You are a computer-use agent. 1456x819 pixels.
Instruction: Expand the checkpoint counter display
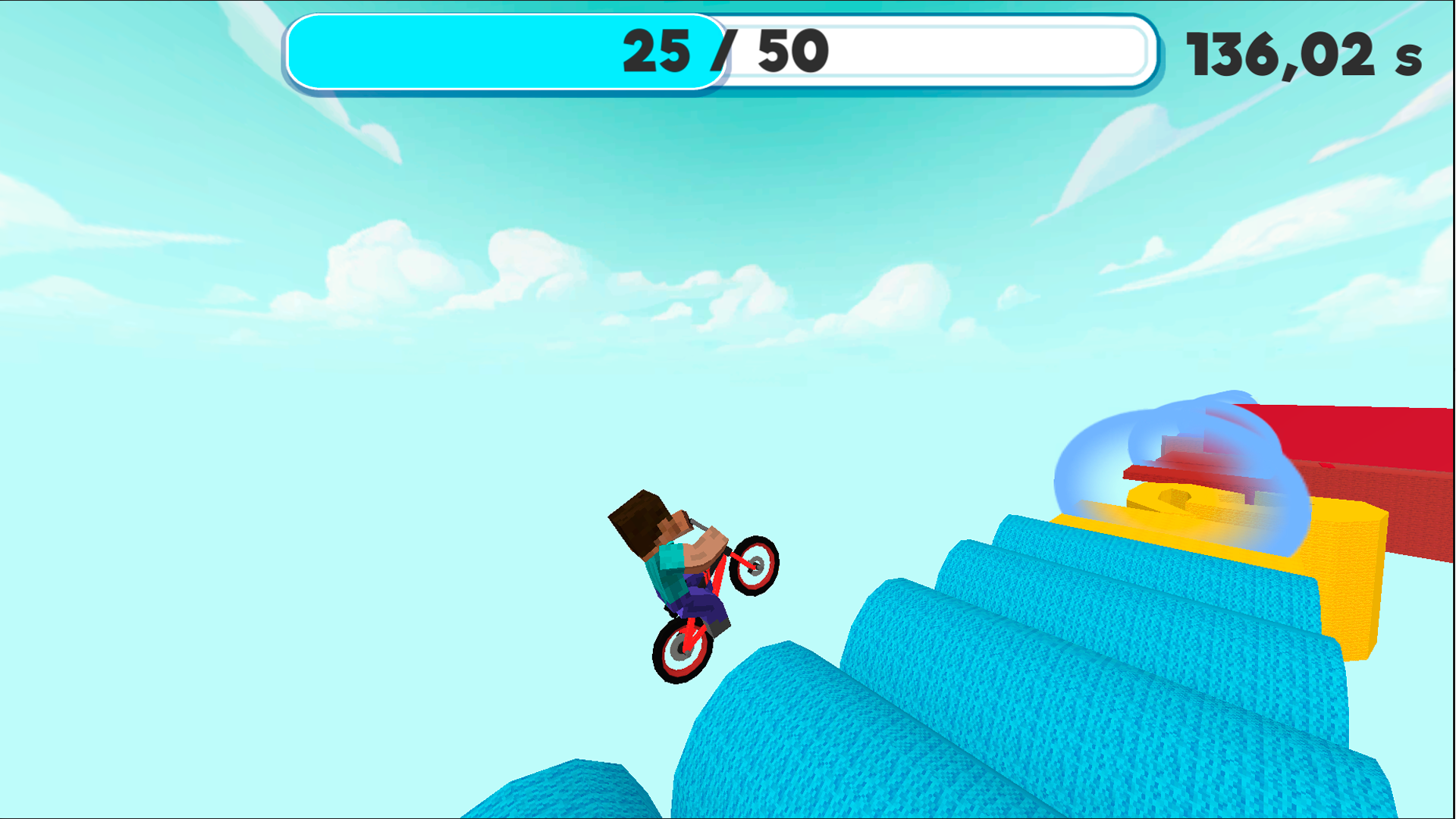pyautogui.click(x=720, y=52)
